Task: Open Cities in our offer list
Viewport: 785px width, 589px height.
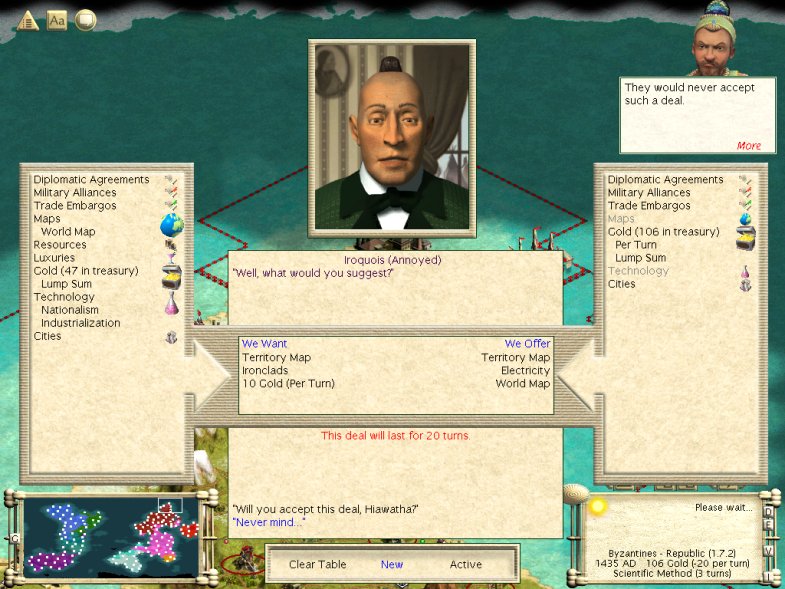Action: click(622, 284)
